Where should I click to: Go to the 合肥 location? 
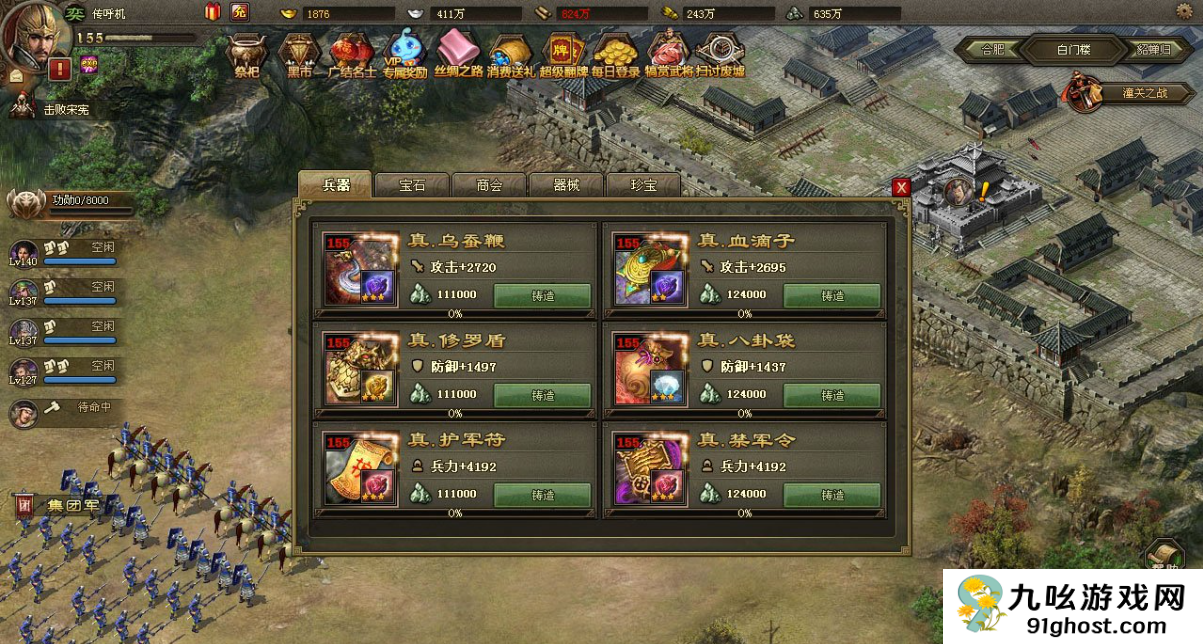992,49
